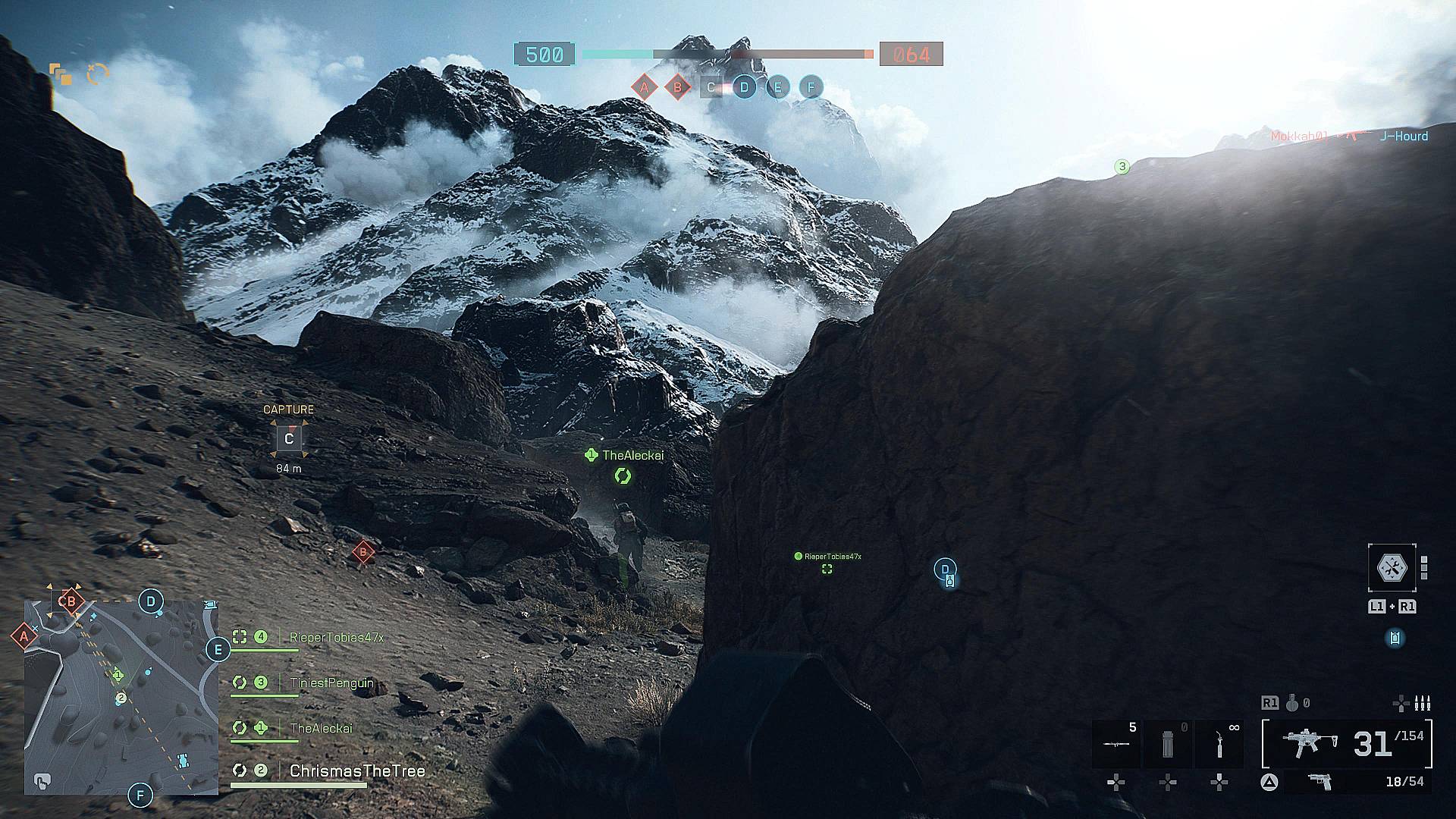Choose objective E in the top flag bar

(x=777, y=87)
